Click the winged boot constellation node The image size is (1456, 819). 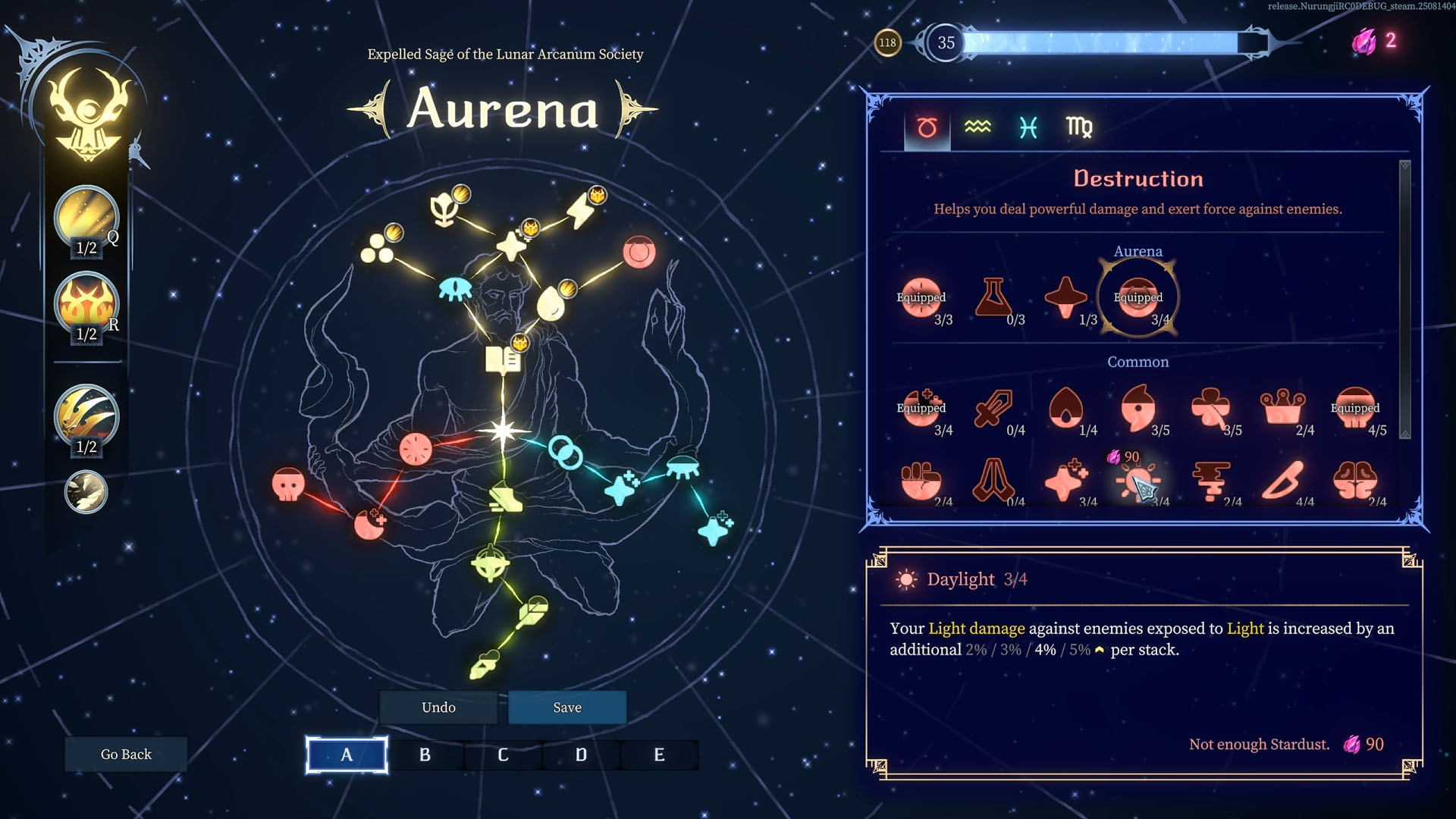(x=503, y=499)
